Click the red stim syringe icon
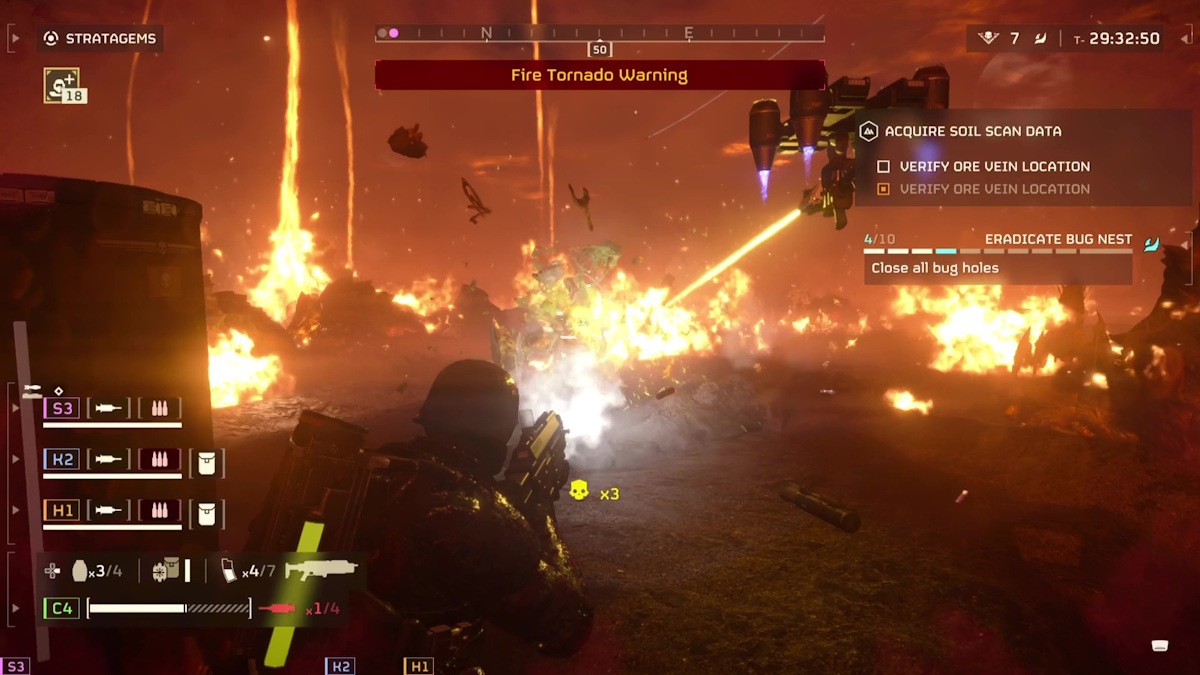This screenshot has height=675, width=1200. pos(277,608)
